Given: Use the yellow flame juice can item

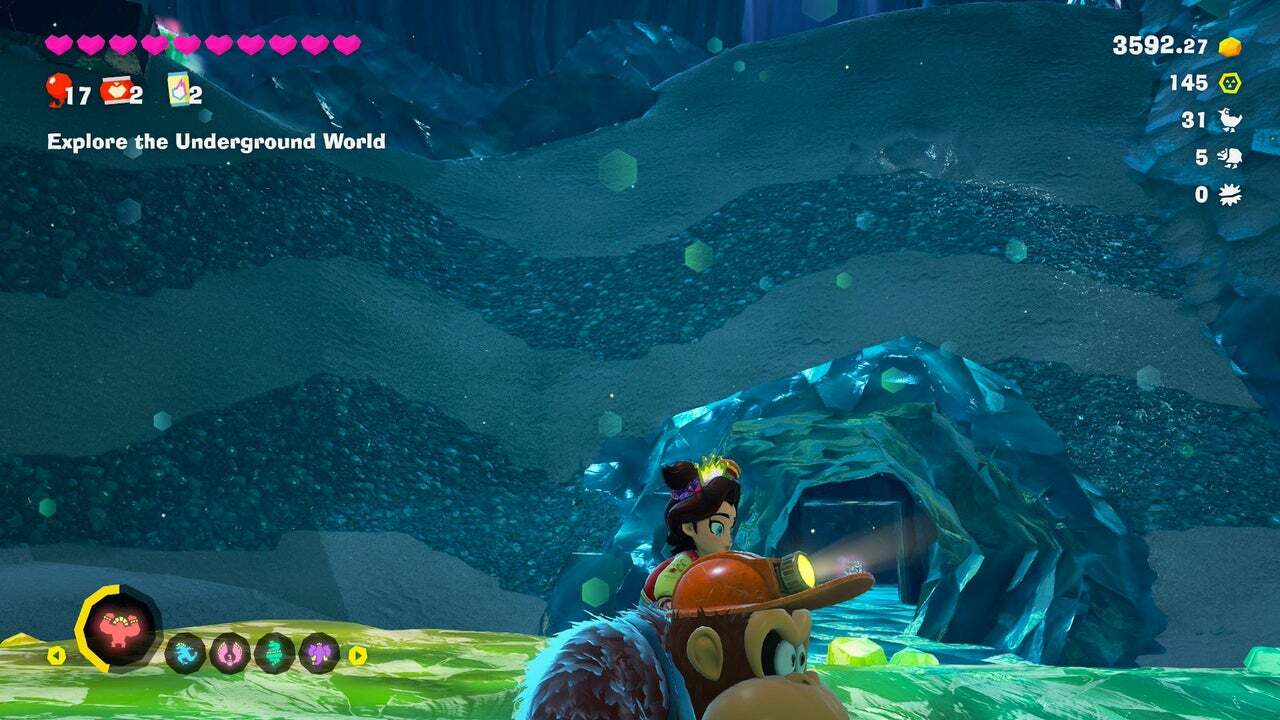Looking at the screenshot, I should click(x=179, y=89).
